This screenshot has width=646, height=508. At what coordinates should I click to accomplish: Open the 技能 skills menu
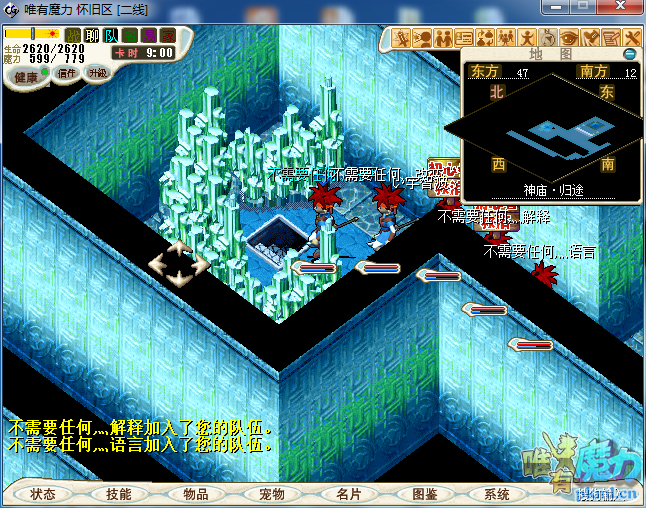[119, 494]
